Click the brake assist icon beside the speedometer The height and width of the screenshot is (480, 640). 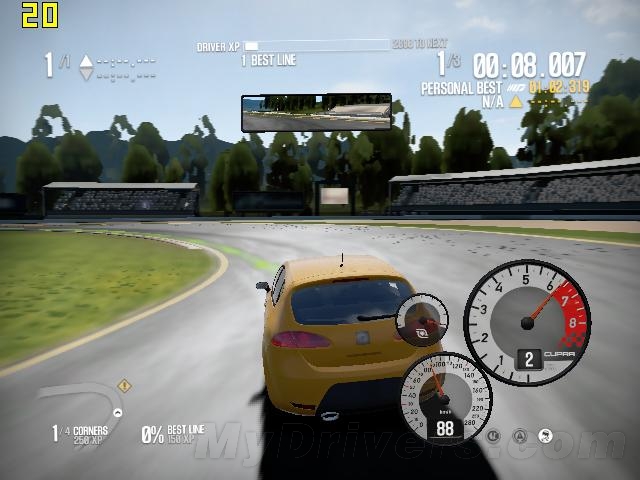pos(493,436)
